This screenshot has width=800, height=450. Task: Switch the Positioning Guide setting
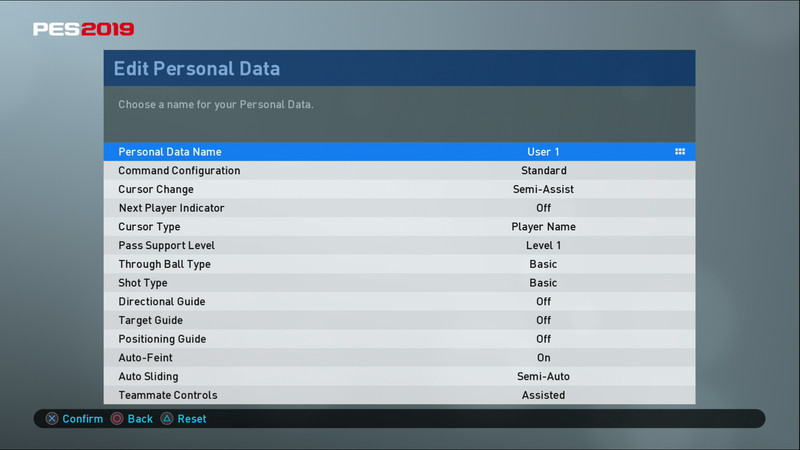click(400, 339)
